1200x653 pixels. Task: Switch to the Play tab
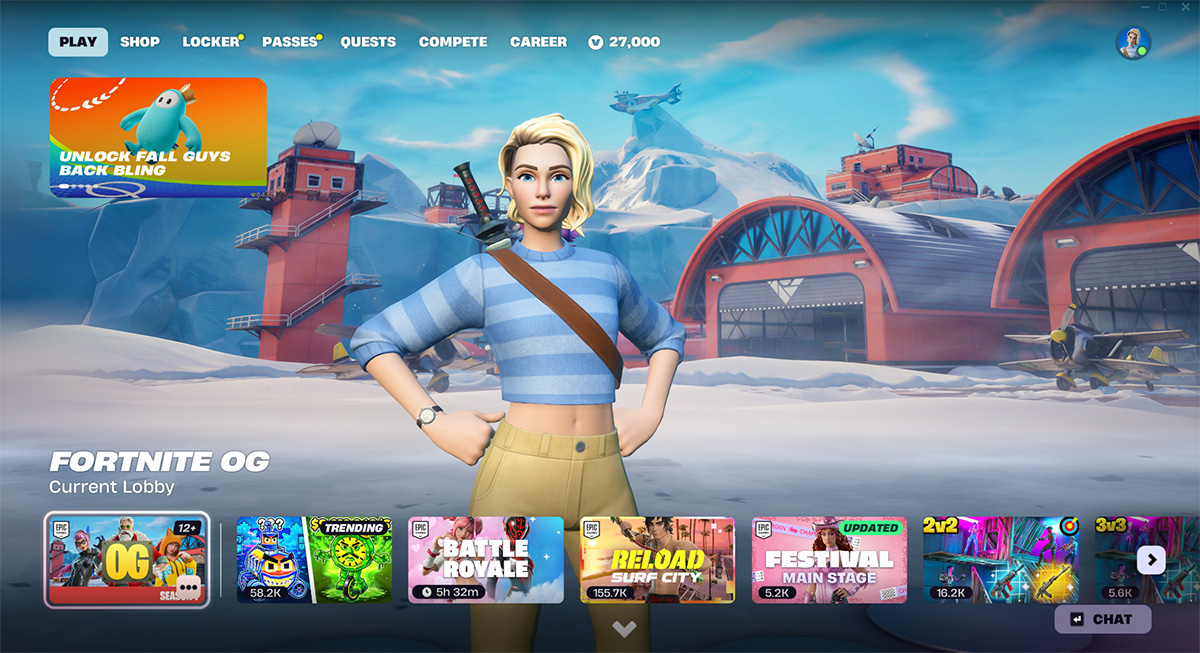pyautogui.click(x=78, y=42)
